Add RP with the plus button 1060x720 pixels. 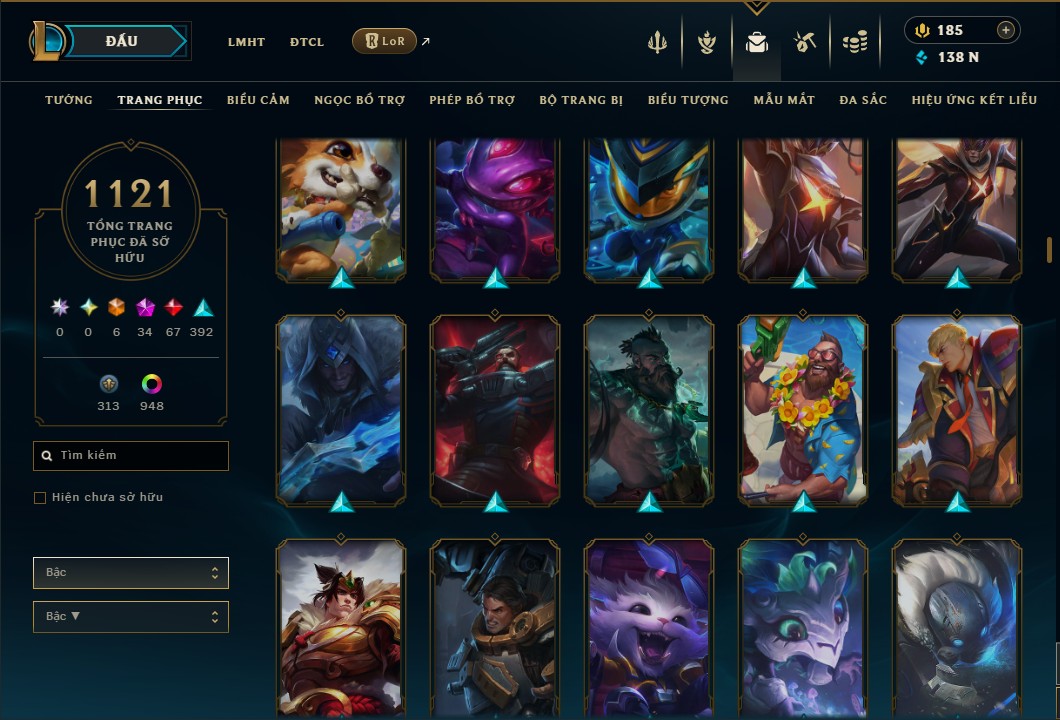(1006, 30)
